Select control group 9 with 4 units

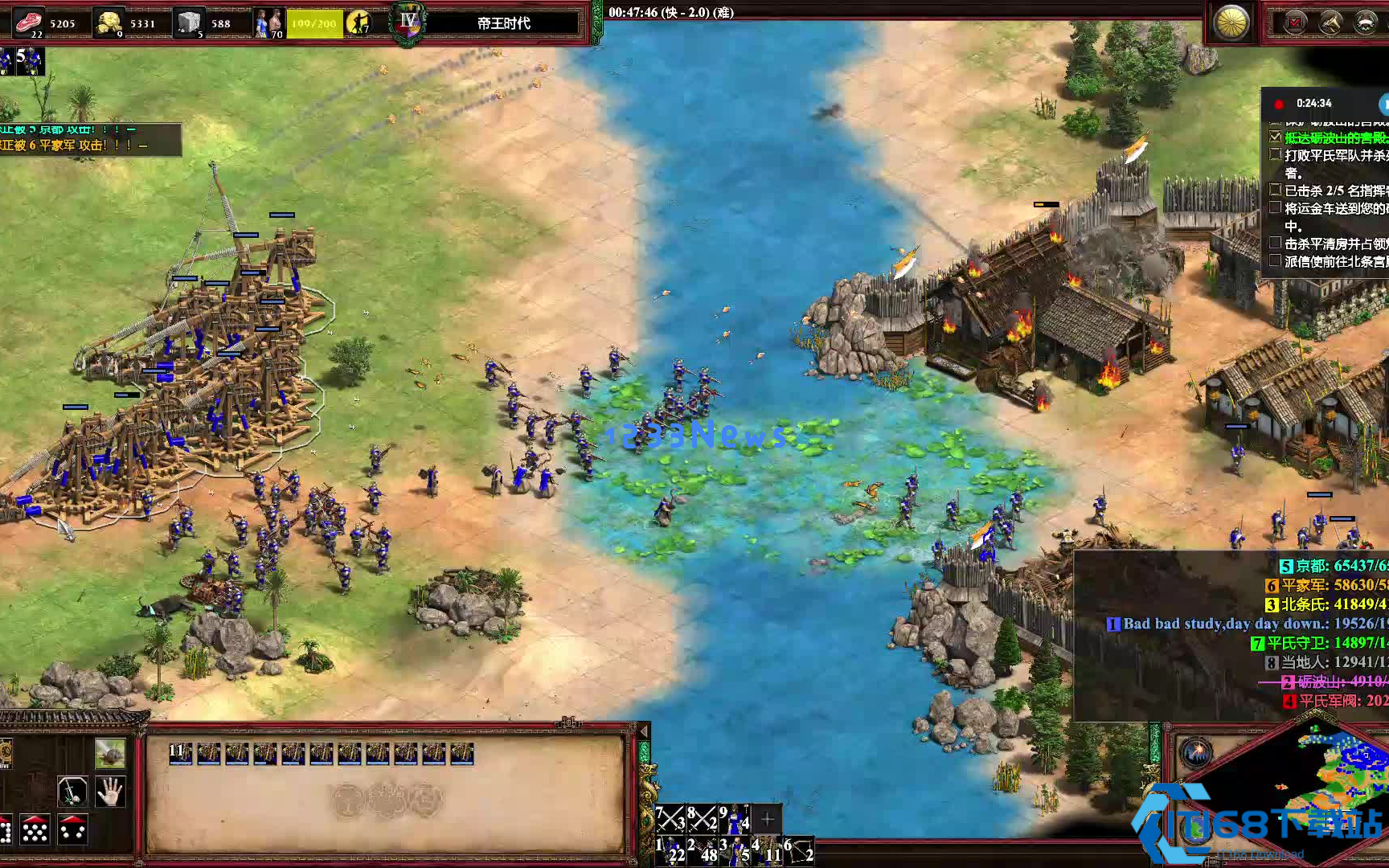(x=734, y=818)
